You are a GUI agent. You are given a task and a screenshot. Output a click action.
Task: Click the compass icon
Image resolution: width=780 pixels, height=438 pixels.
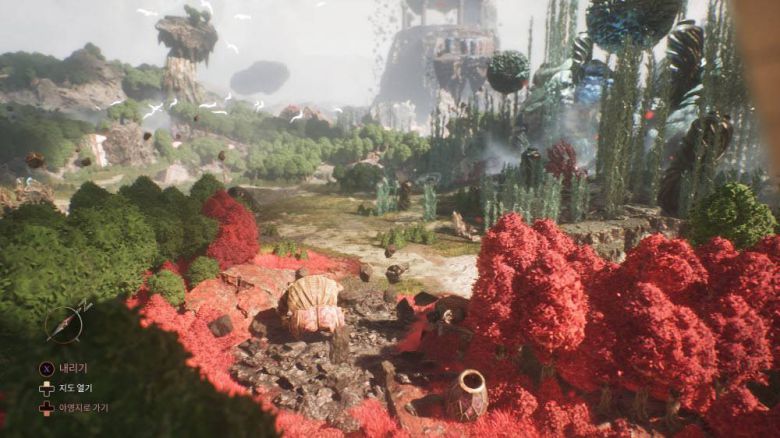point(64,324)
